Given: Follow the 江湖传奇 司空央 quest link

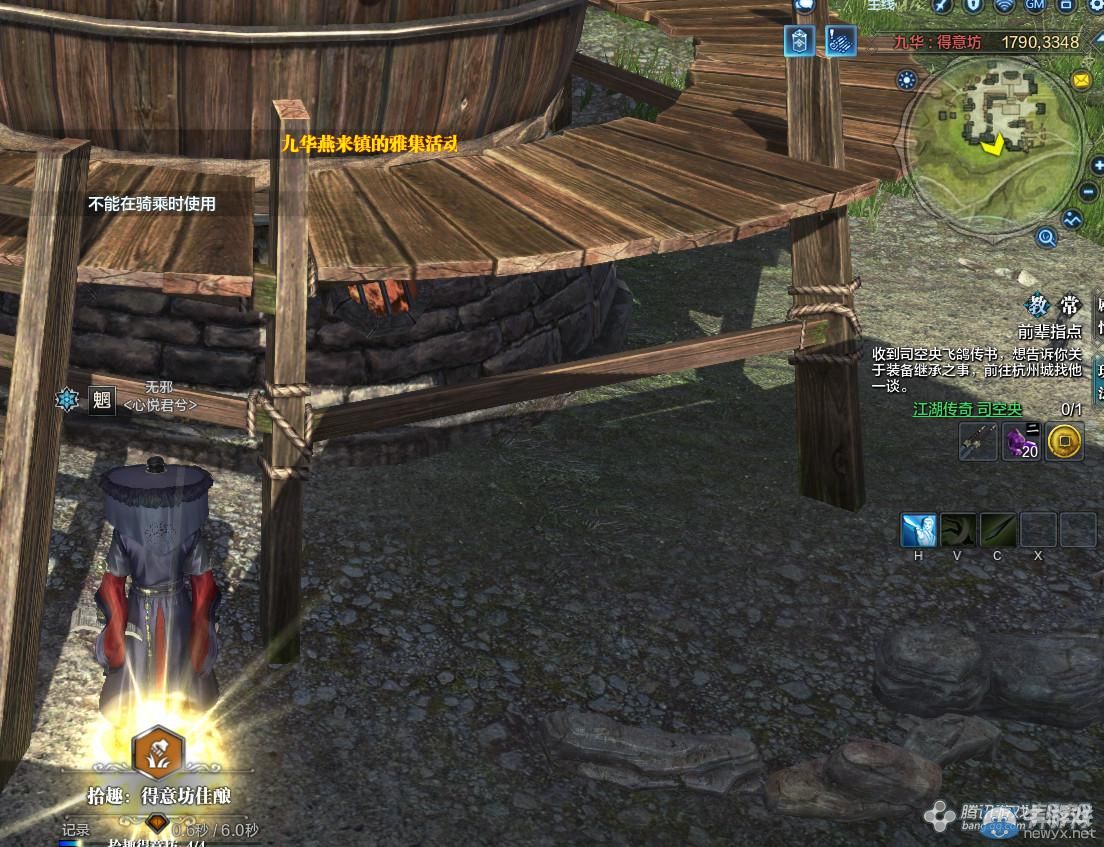Looking at the screenshot, I should pyautogui.click(x=968, y=409).
